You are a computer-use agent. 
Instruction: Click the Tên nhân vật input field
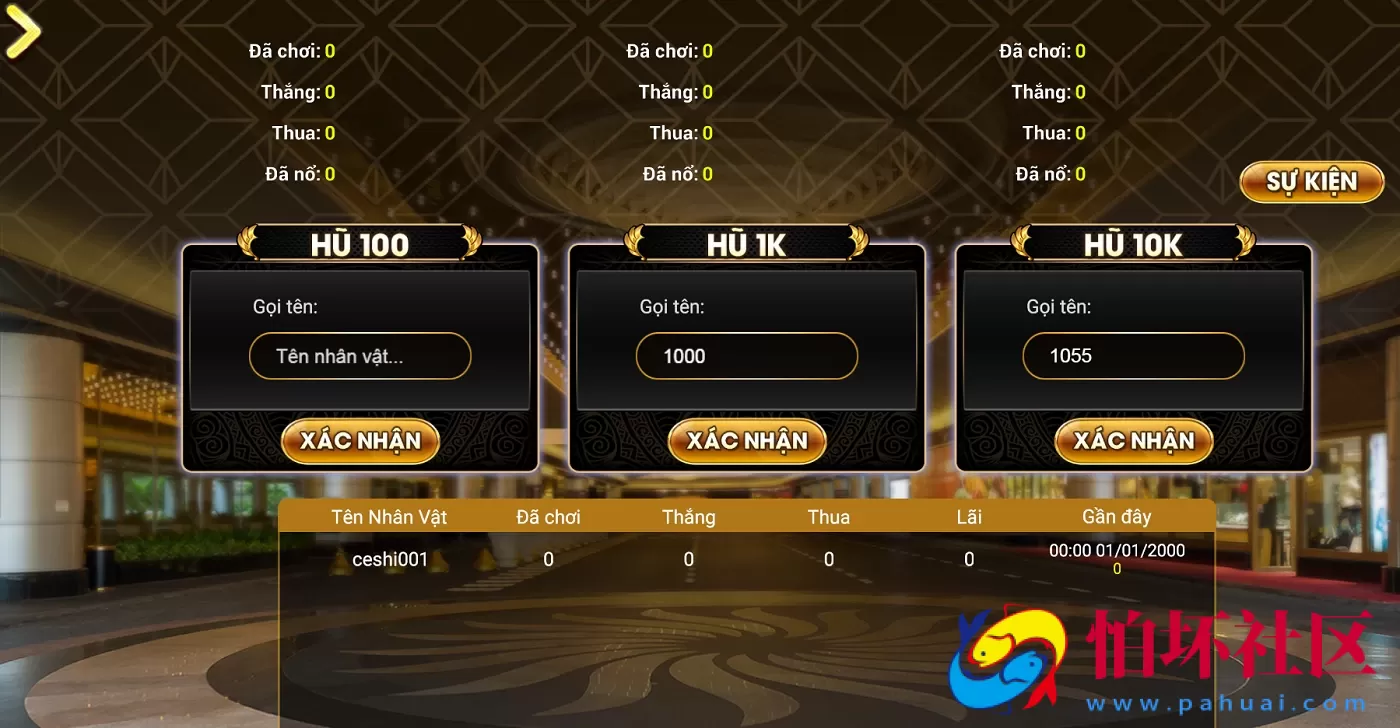coord(360,356)
